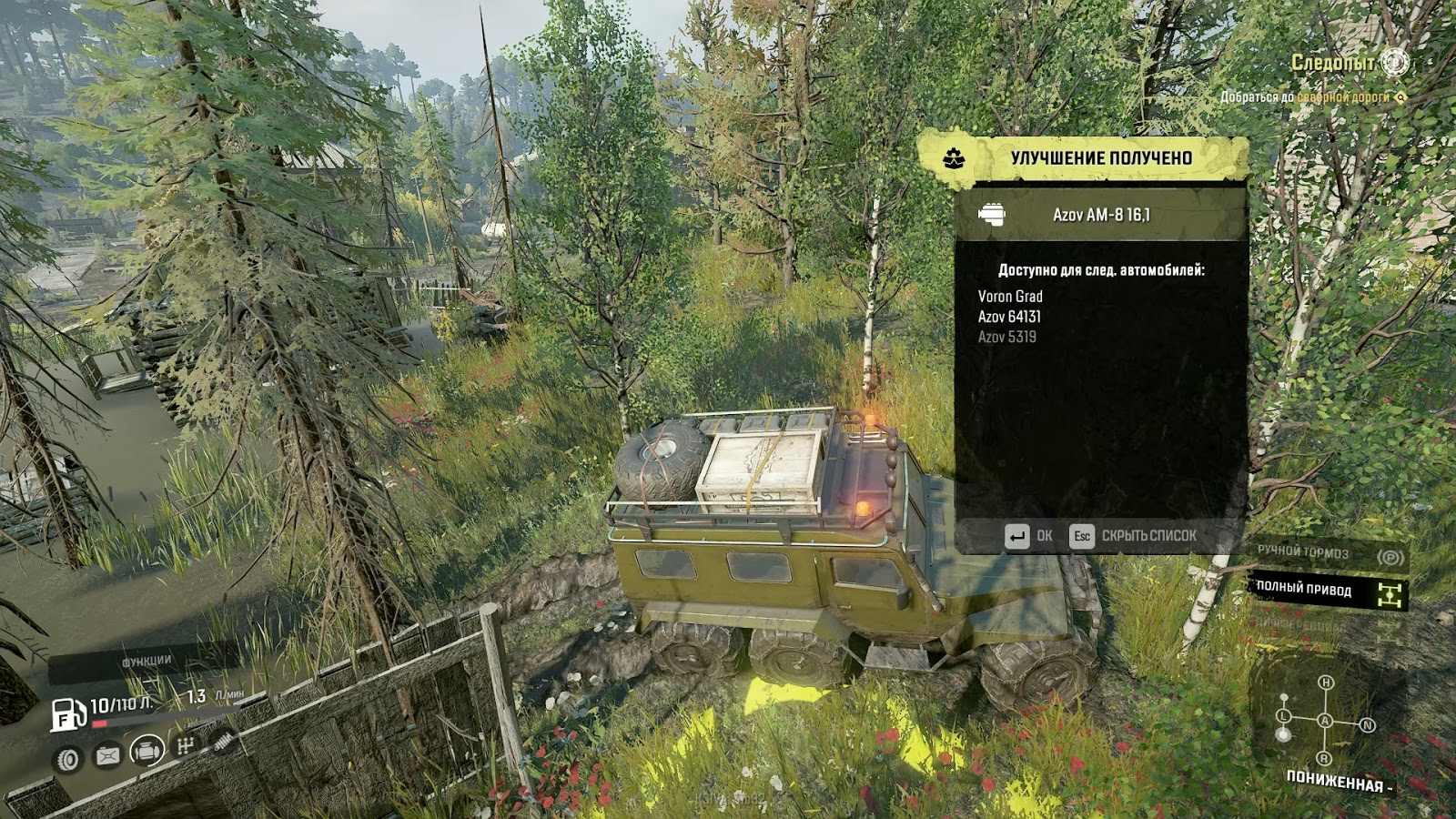The image size is (1456, 819).
Task: Choose Azov 64131 in the vehicle list
Action: click(1009, 317)
